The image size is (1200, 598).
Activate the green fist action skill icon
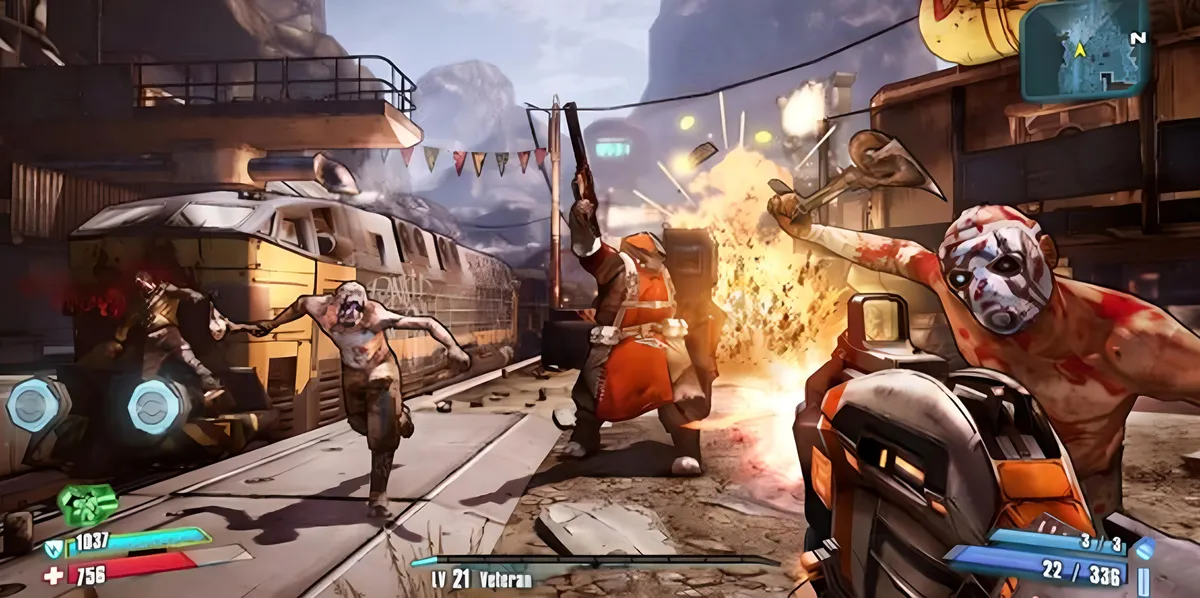tap(87, 505)
